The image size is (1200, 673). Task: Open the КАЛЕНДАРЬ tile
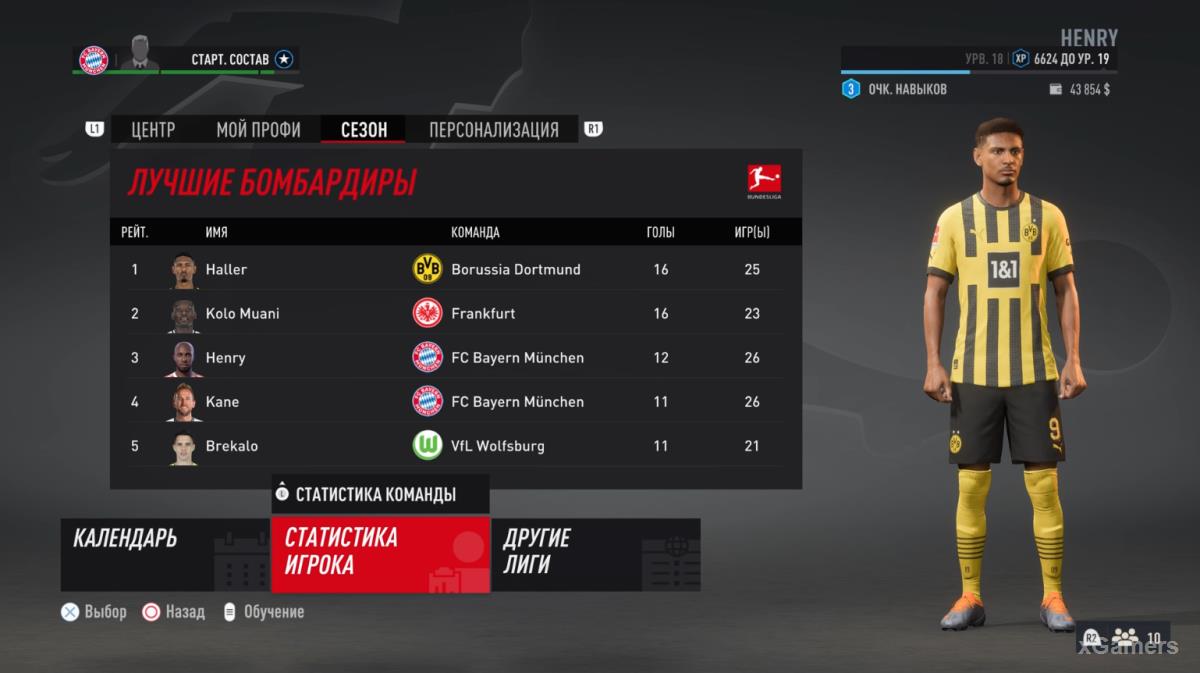tap(165, 554)
